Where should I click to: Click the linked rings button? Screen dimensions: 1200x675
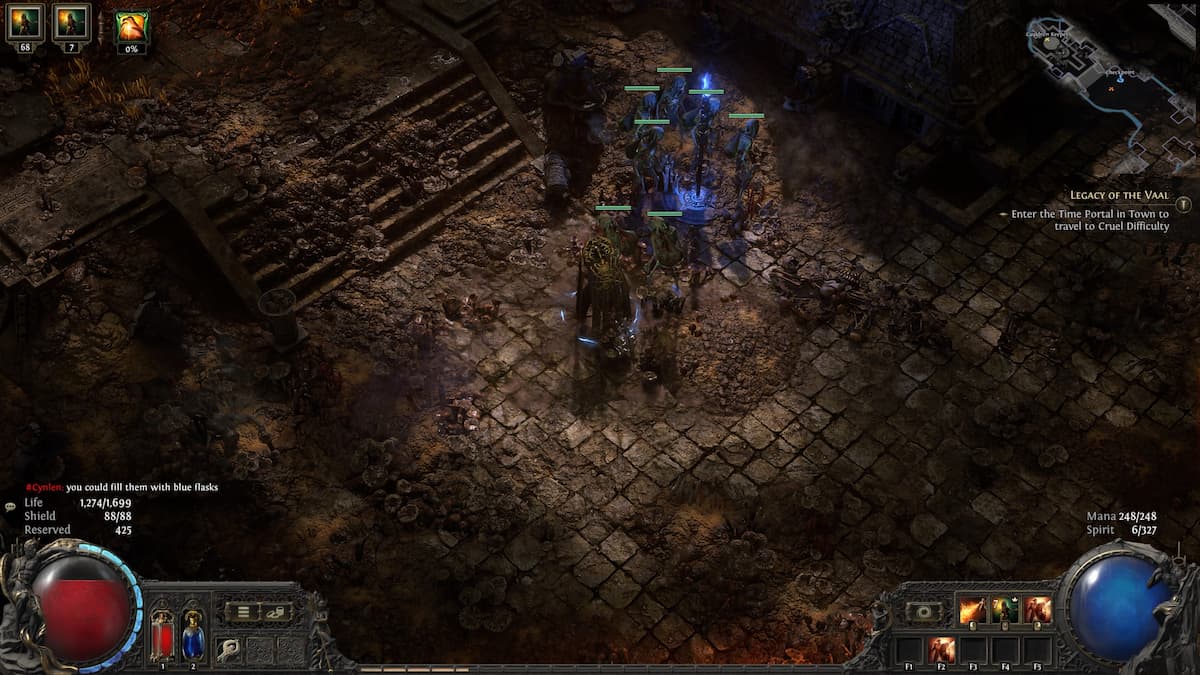point(277,612)
